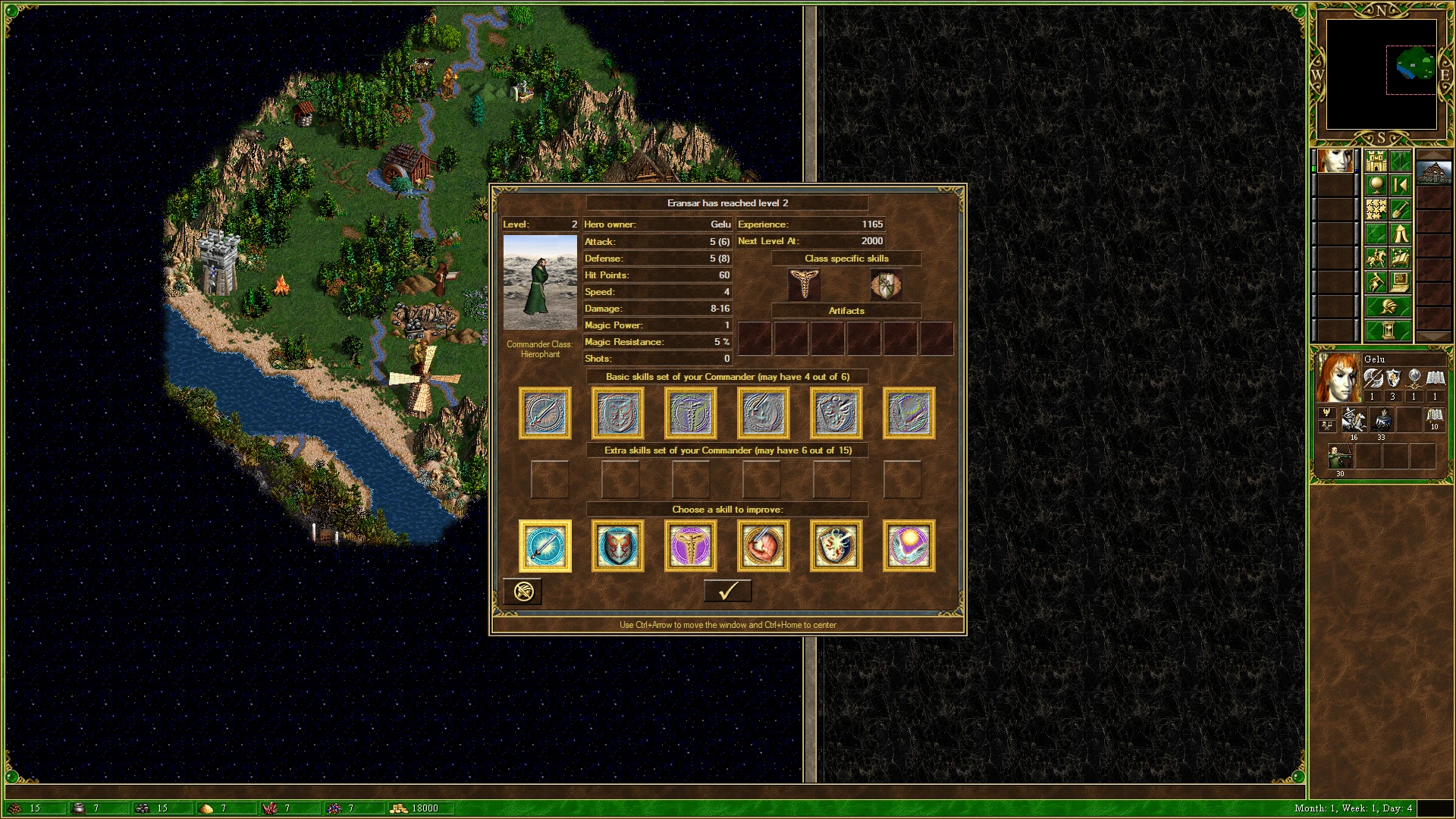
Task: Choose the Defense shield skill to improve
Action: click(x=617, y=546)
